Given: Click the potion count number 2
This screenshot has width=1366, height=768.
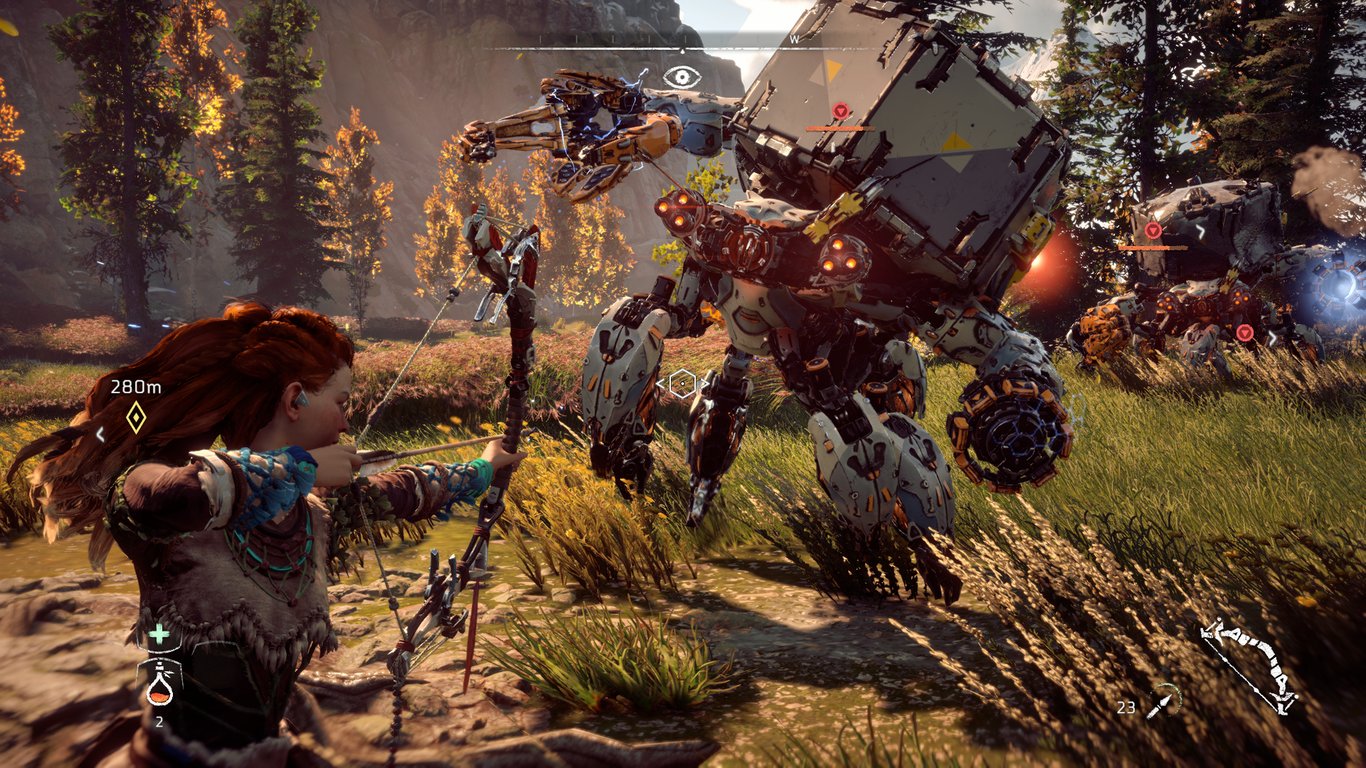Looking at the screenshot, I should [x=160, y=721].
